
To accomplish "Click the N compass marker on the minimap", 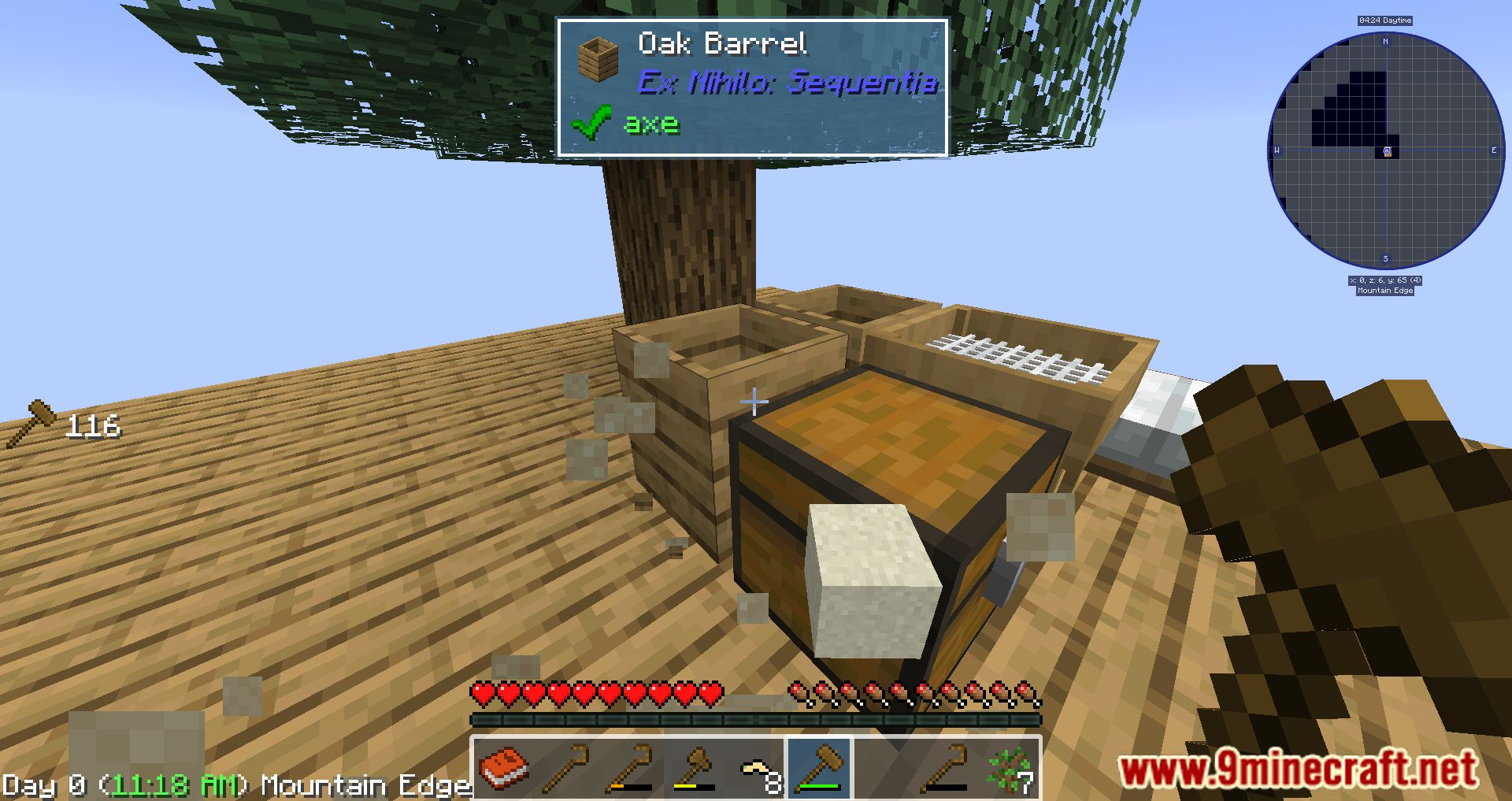I will (x=1385, y=42).
